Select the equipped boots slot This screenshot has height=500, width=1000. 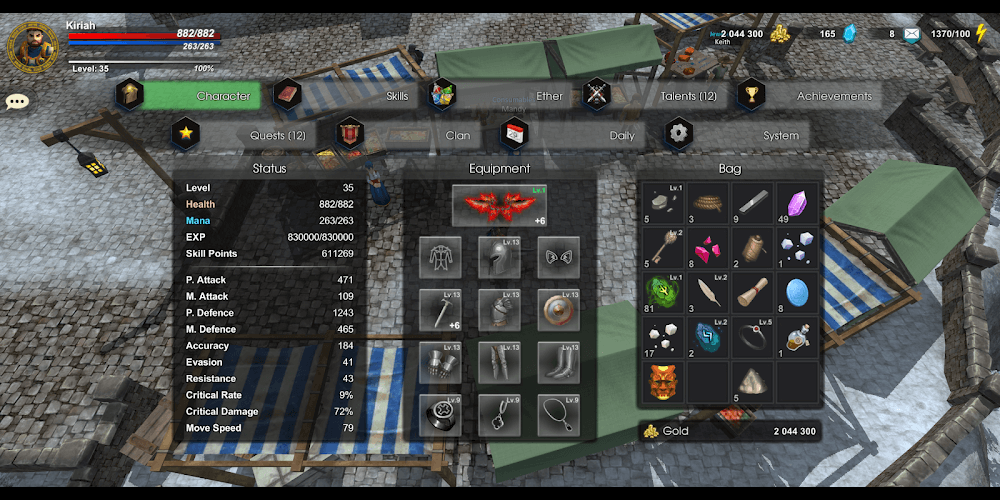coord(558,361)
